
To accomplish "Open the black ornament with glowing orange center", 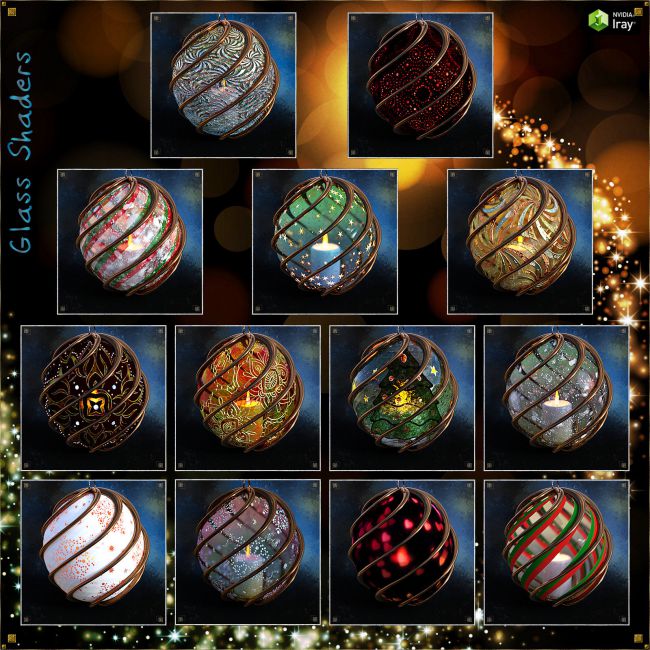I will coord(93,397).
